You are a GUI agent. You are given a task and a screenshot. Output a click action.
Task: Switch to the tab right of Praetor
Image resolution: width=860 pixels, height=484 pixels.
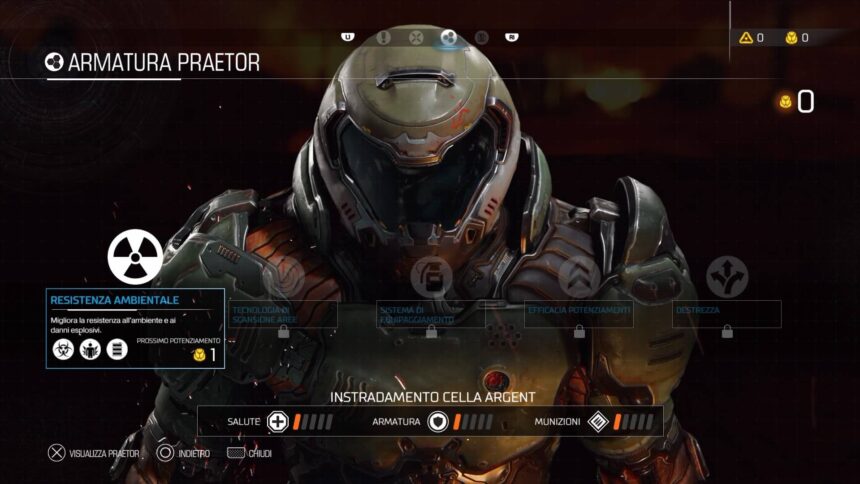(481, 38)
